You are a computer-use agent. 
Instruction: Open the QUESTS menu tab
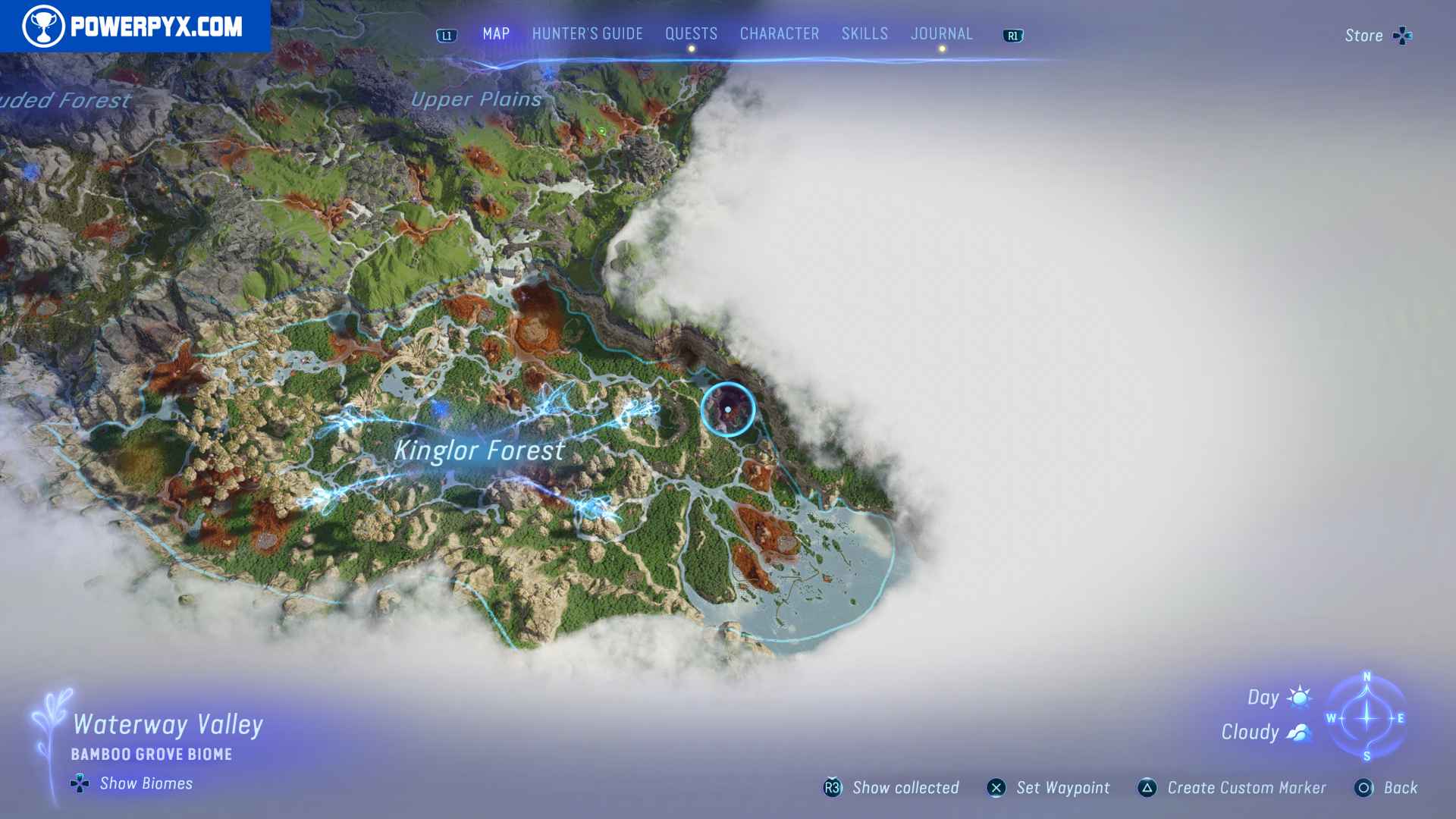point(690,33)
